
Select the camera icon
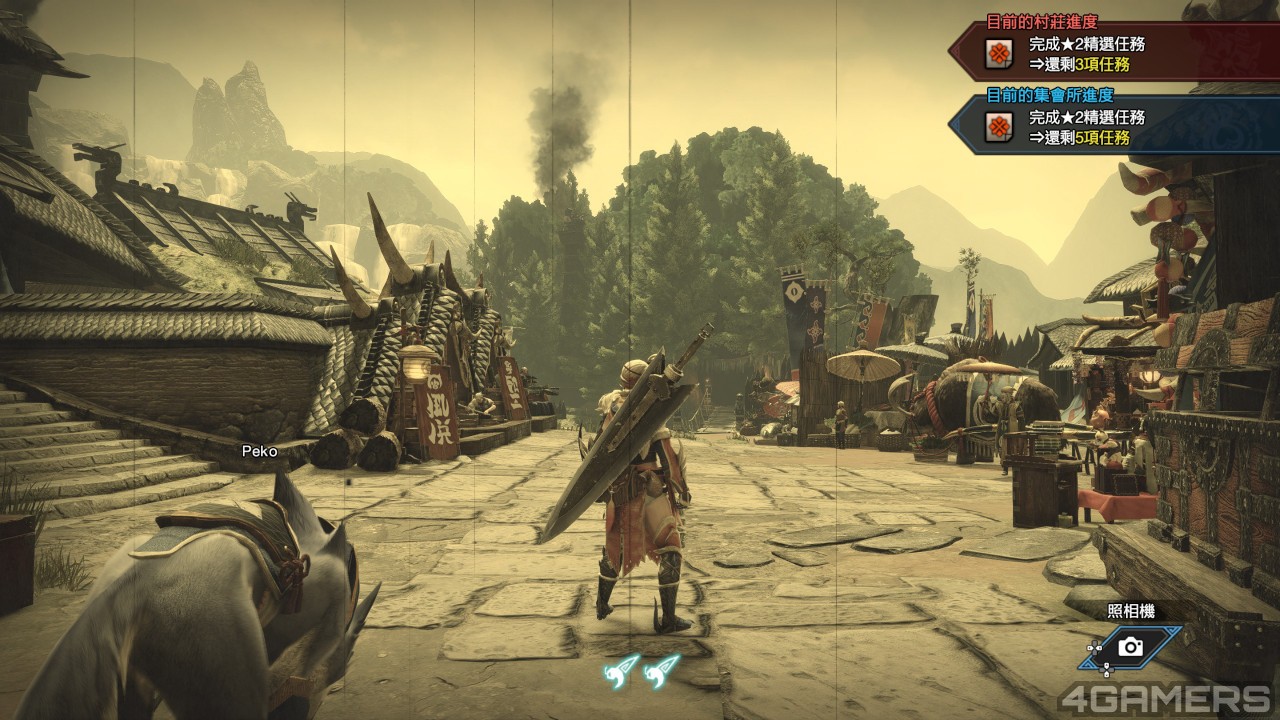(x=1131, y=647)
